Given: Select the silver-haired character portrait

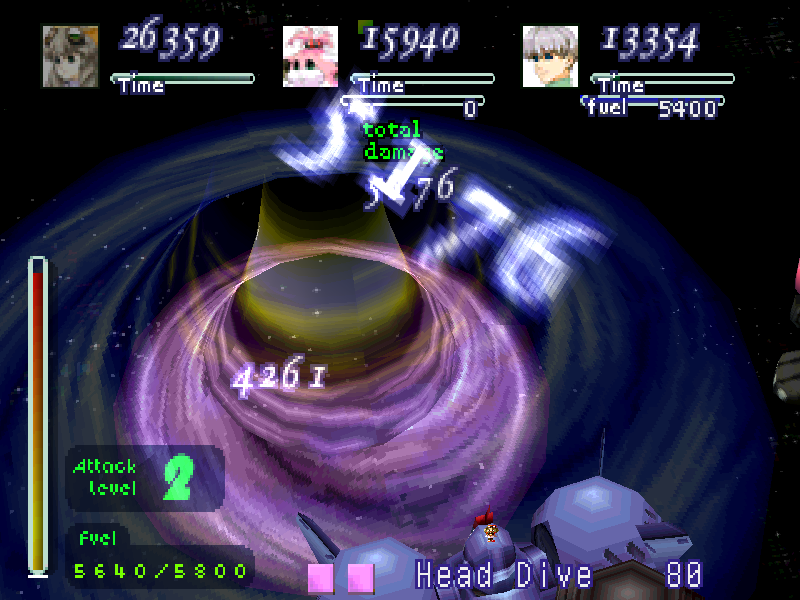Looking at the screenshot, I should pos(550,56).
